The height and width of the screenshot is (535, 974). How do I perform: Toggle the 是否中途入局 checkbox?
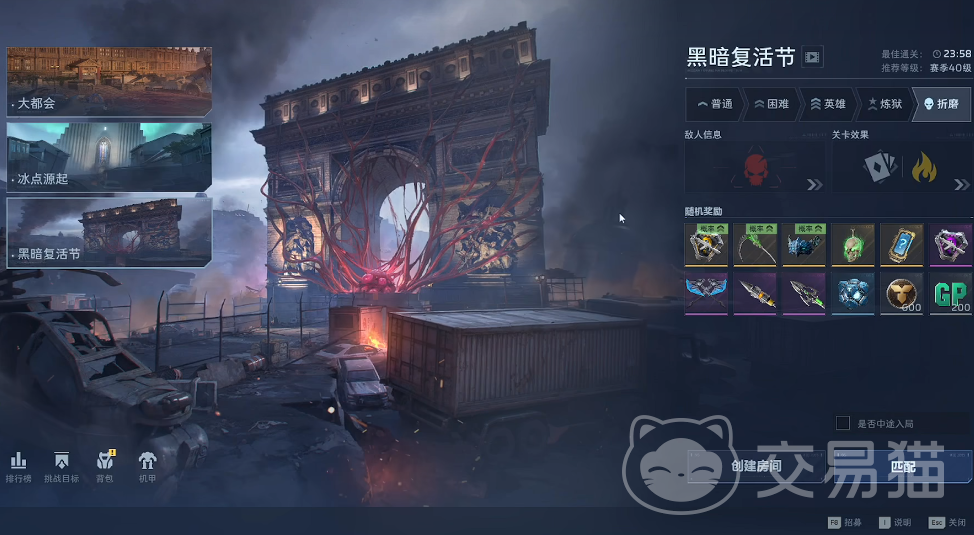pos(843,423)
